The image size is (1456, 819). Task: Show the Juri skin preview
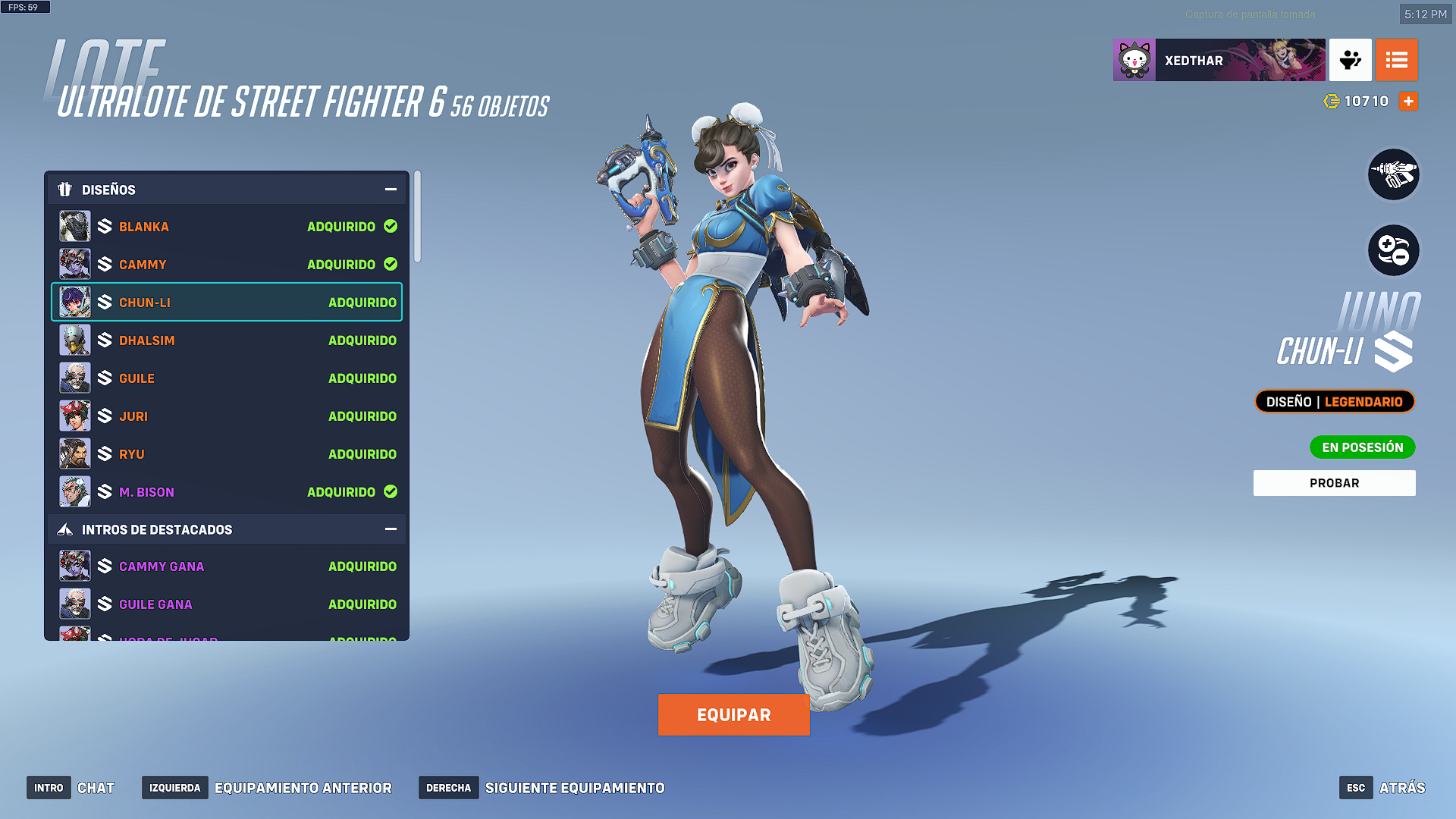tap(227, 416)
